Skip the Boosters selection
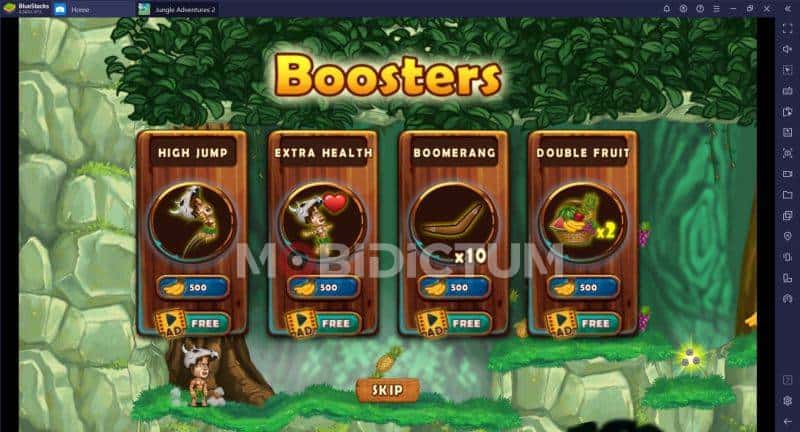800x432 pixels. click(x=387, y=390)
